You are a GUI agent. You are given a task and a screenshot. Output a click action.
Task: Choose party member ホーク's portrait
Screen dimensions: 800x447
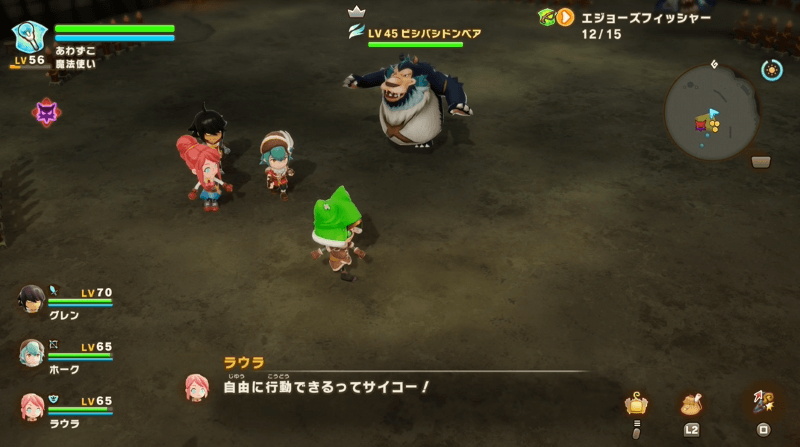[32, 352]
